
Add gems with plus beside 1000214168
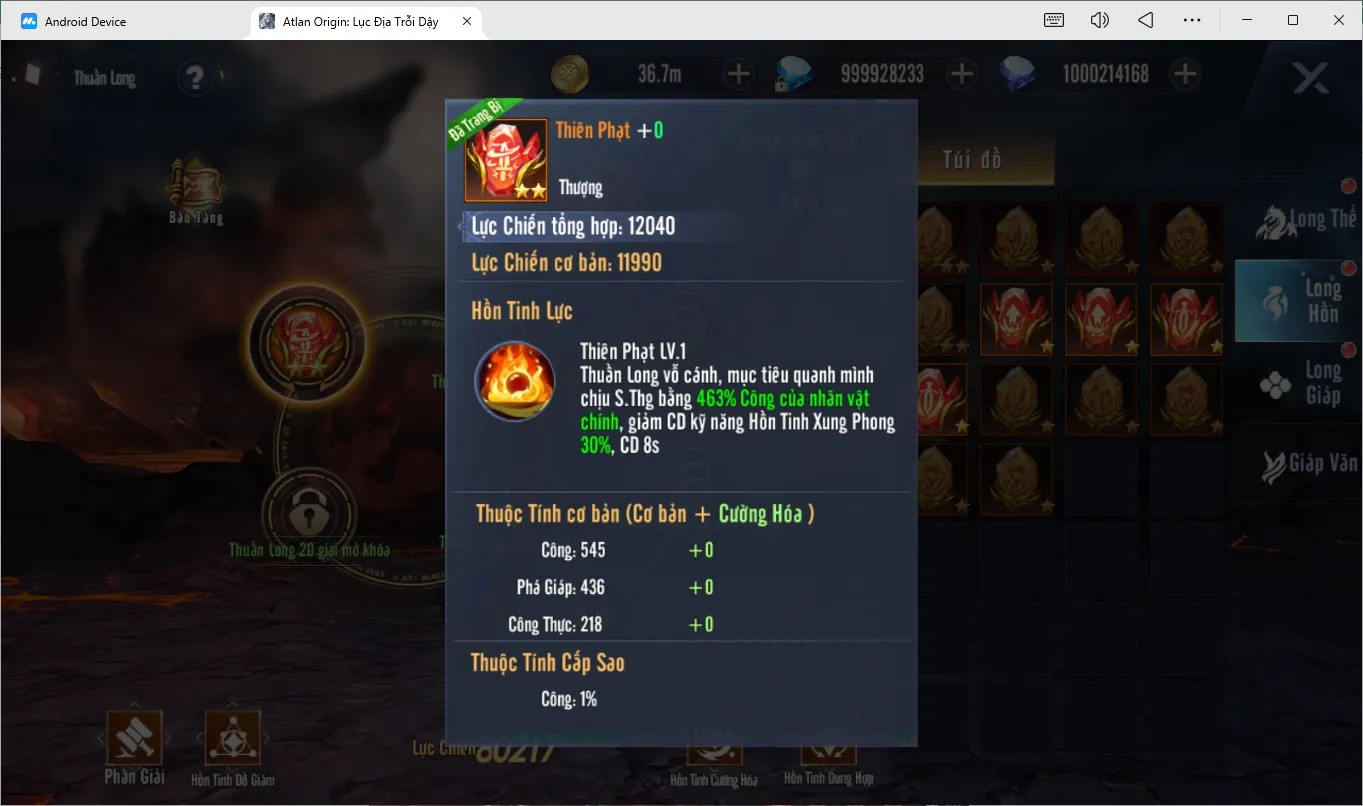coord(1184,73)
